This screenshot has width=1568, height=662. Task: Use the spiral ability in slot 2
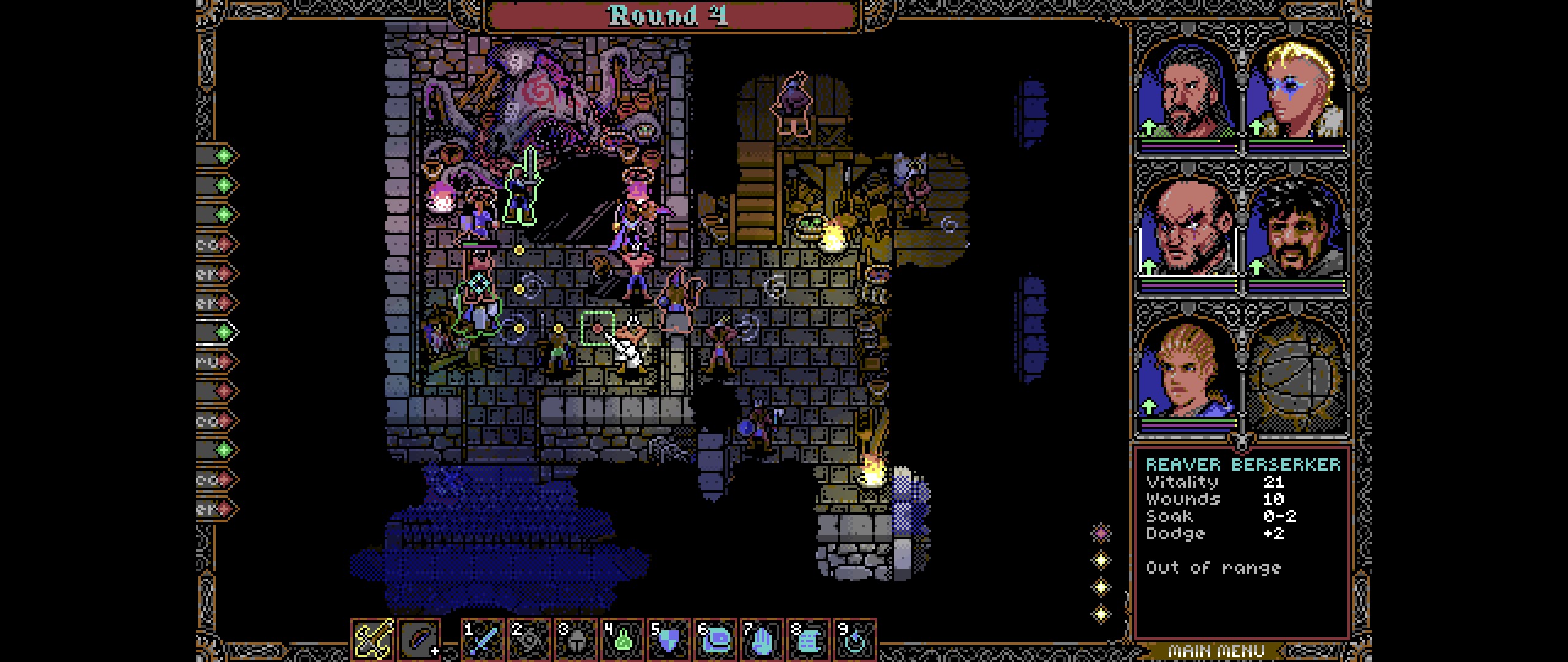point(529,640)
